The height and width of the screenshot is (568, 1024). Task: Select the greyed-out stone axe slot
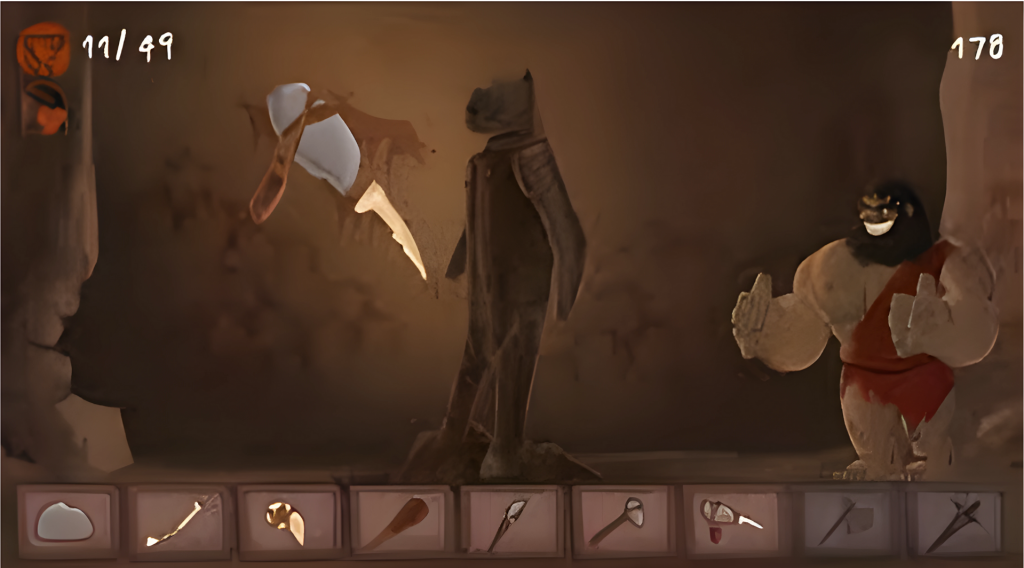[x=845, y=521]
